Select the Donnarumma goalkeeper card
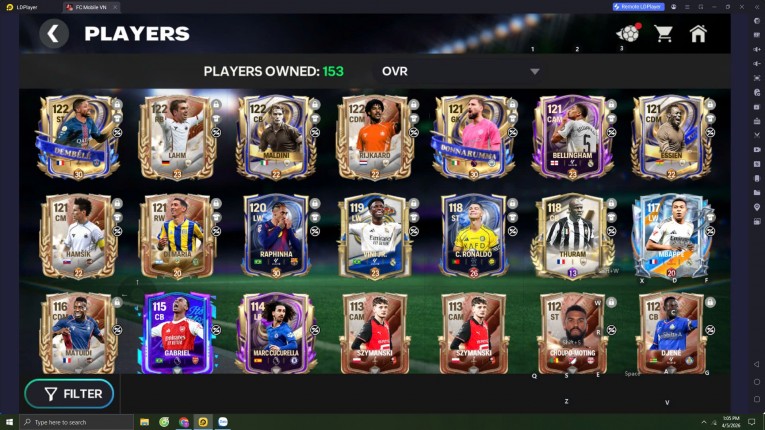Image resolution: width=765 pixels, height=430 pixels. coord(472,137)
